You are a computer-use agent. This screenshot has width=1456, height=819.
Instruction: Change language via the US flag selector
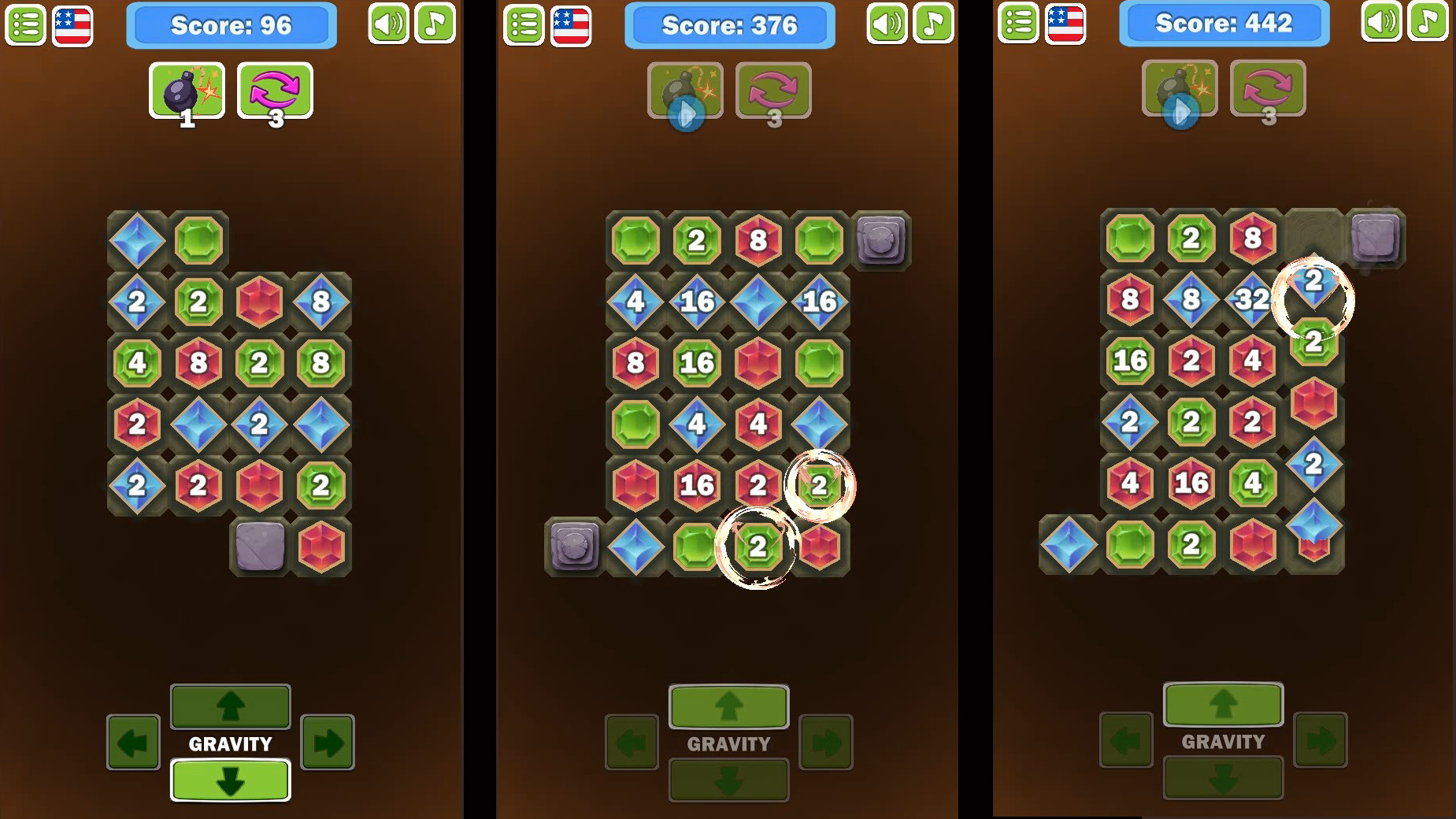pyautogui.click(x=72, y=24)
